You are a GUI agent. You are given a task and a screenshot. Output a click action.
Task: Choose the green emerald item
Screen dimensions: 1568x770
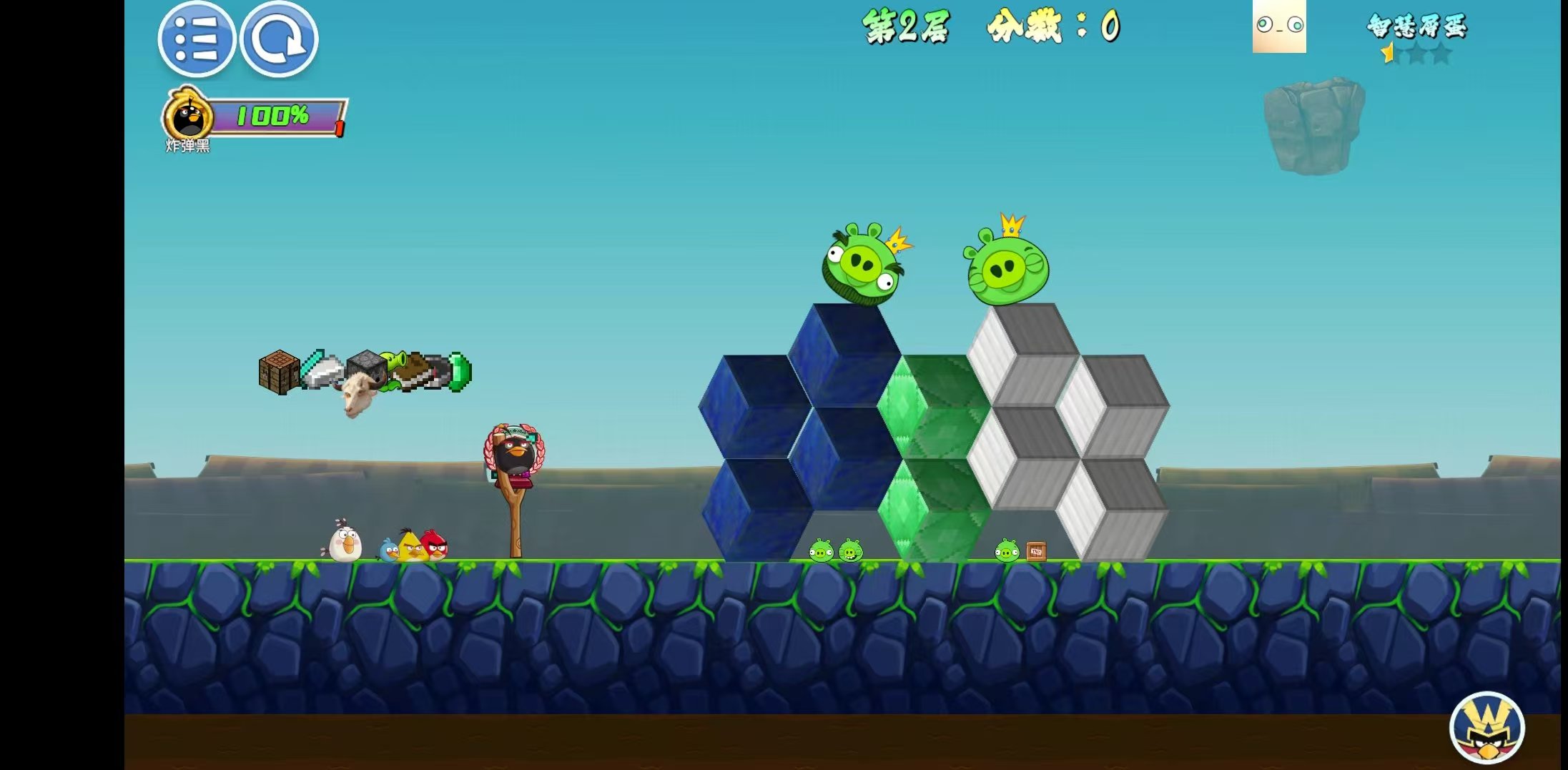click(460, 372)
